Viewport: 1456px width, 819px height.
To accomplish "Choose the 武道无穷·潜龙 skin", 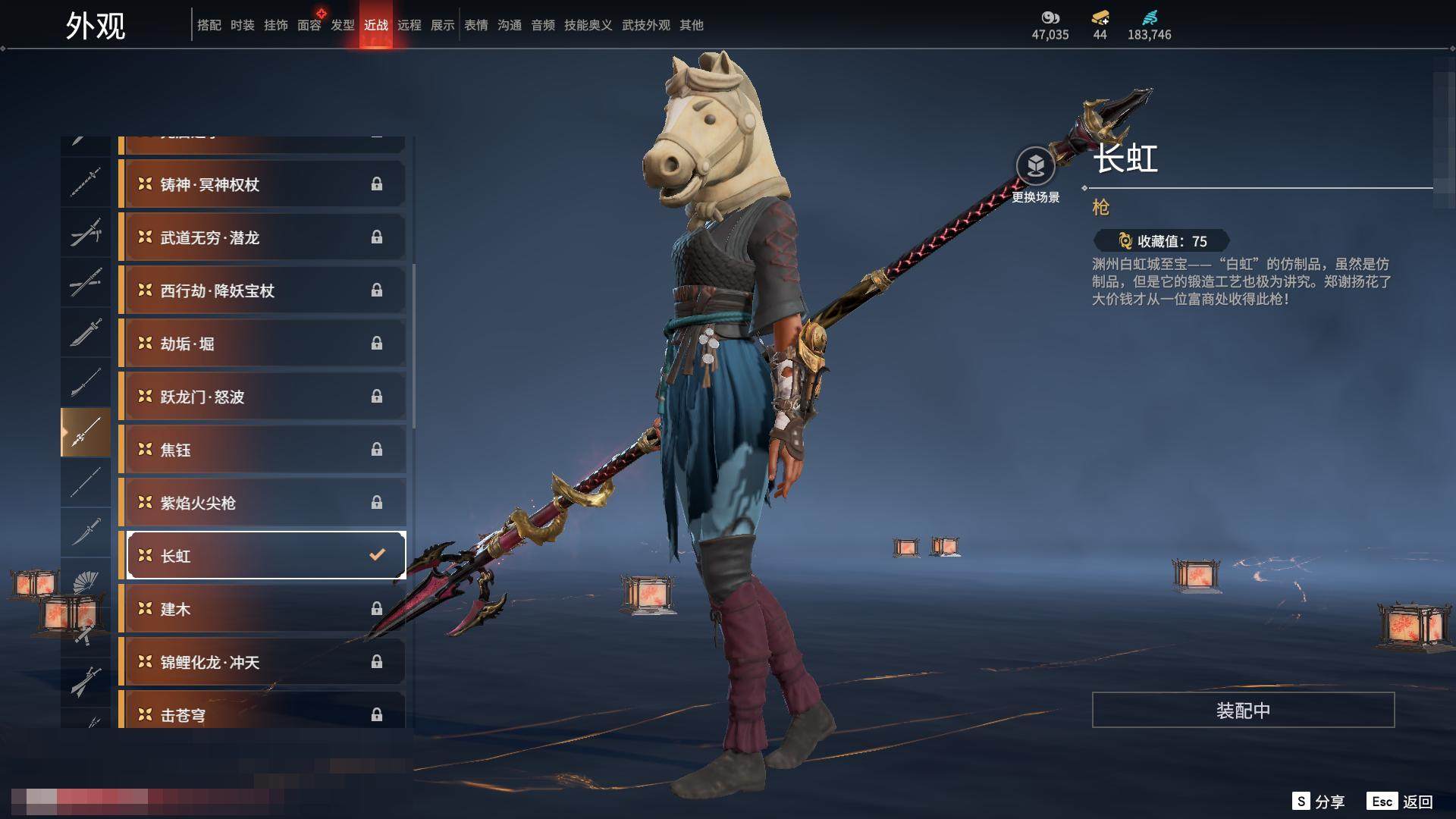I will (262, 237).
